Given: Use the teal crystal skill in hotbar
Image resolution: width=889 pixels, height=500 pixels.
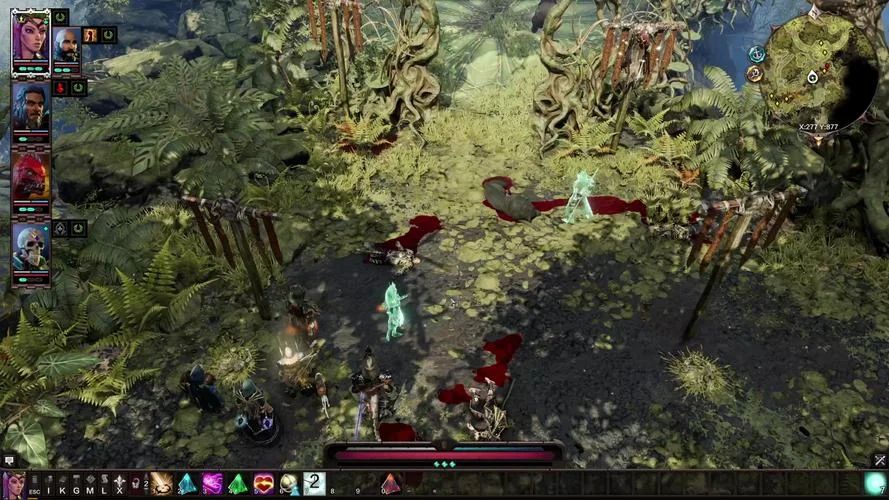Looking at the screenshot, I should (187, 485).
